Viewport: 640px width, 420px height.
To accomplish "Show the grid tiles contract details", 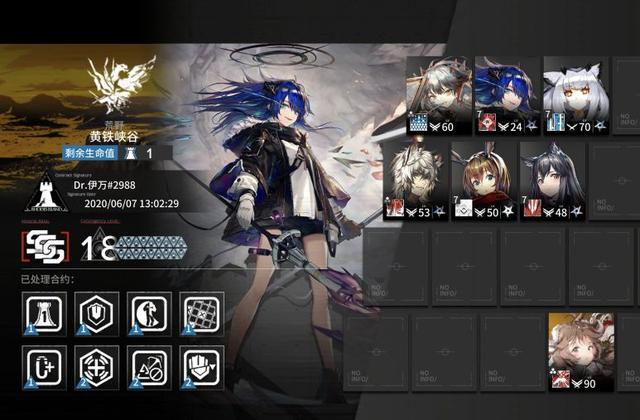I will coord(201,314).
